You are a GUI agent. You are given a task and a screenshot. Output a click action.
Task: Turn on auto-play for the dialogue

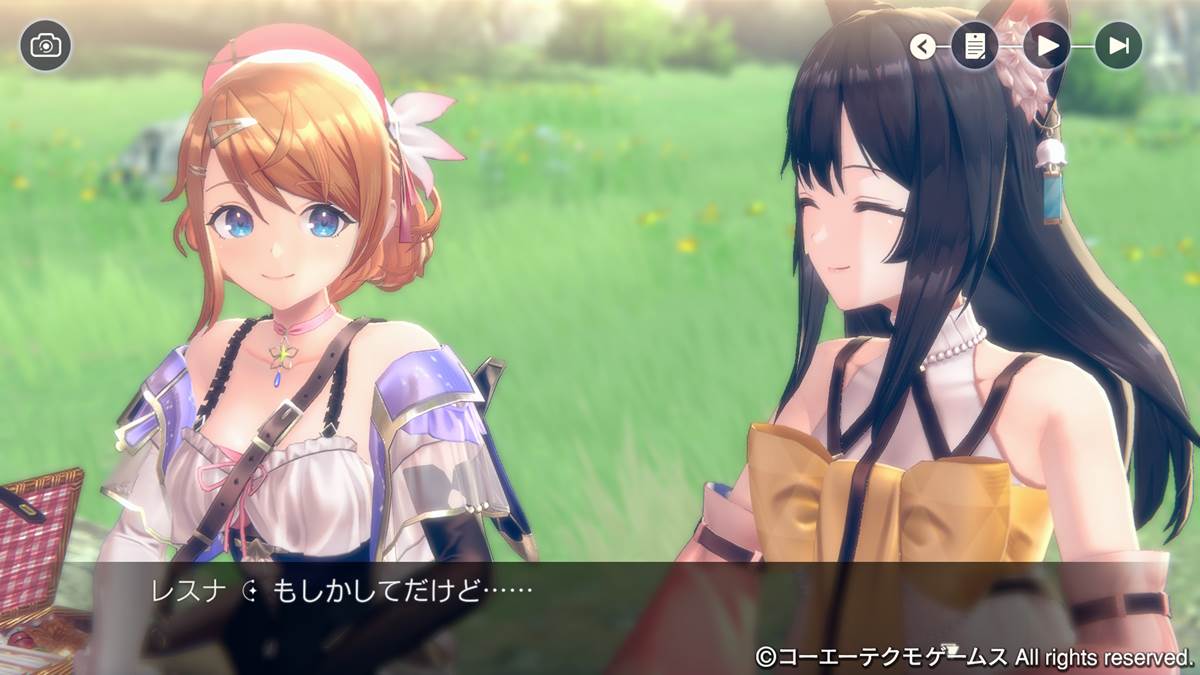[x=1047, y=46]
